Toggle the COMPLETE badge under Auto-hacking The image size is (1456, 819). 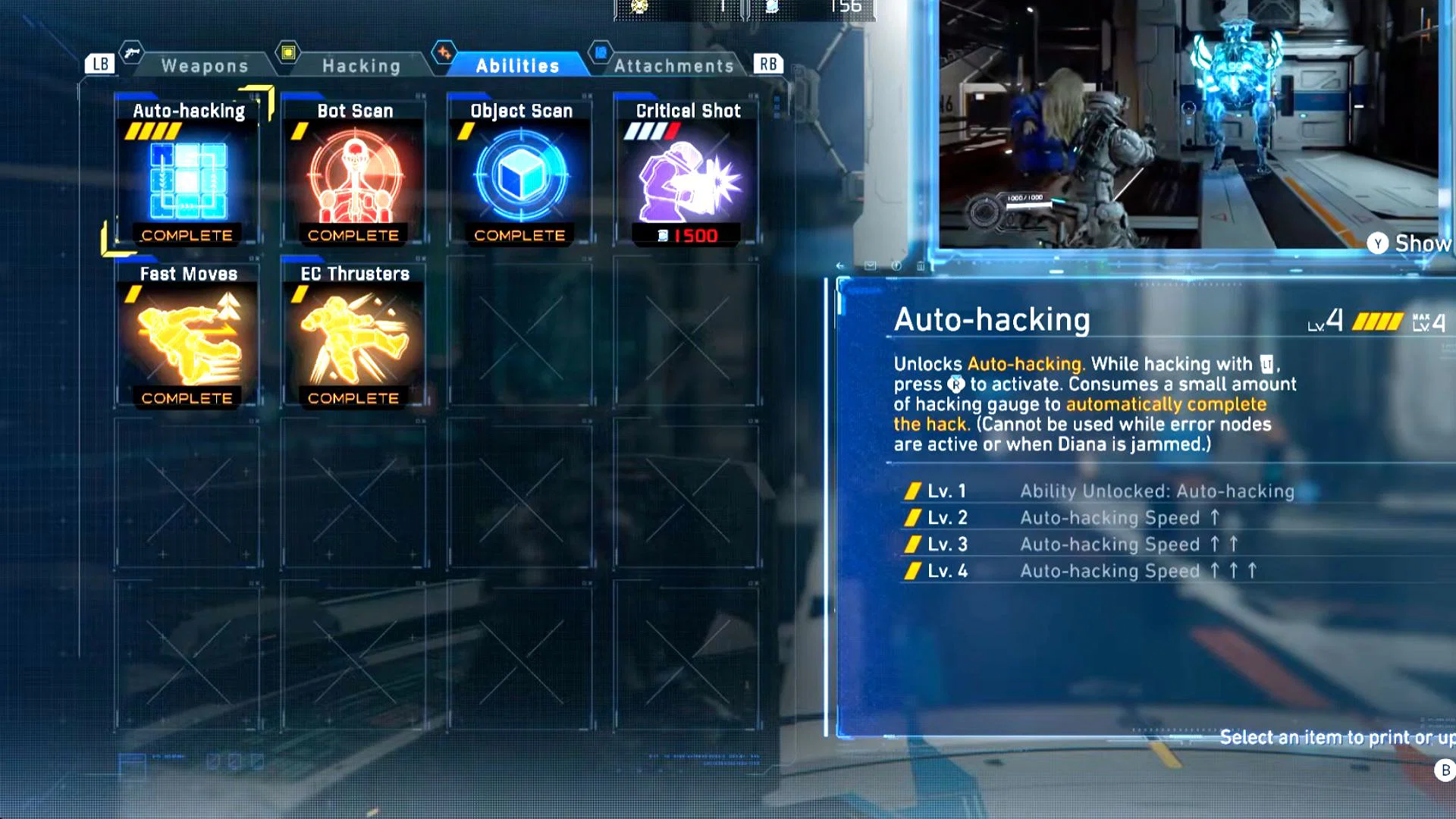click(x=186, y=235)
